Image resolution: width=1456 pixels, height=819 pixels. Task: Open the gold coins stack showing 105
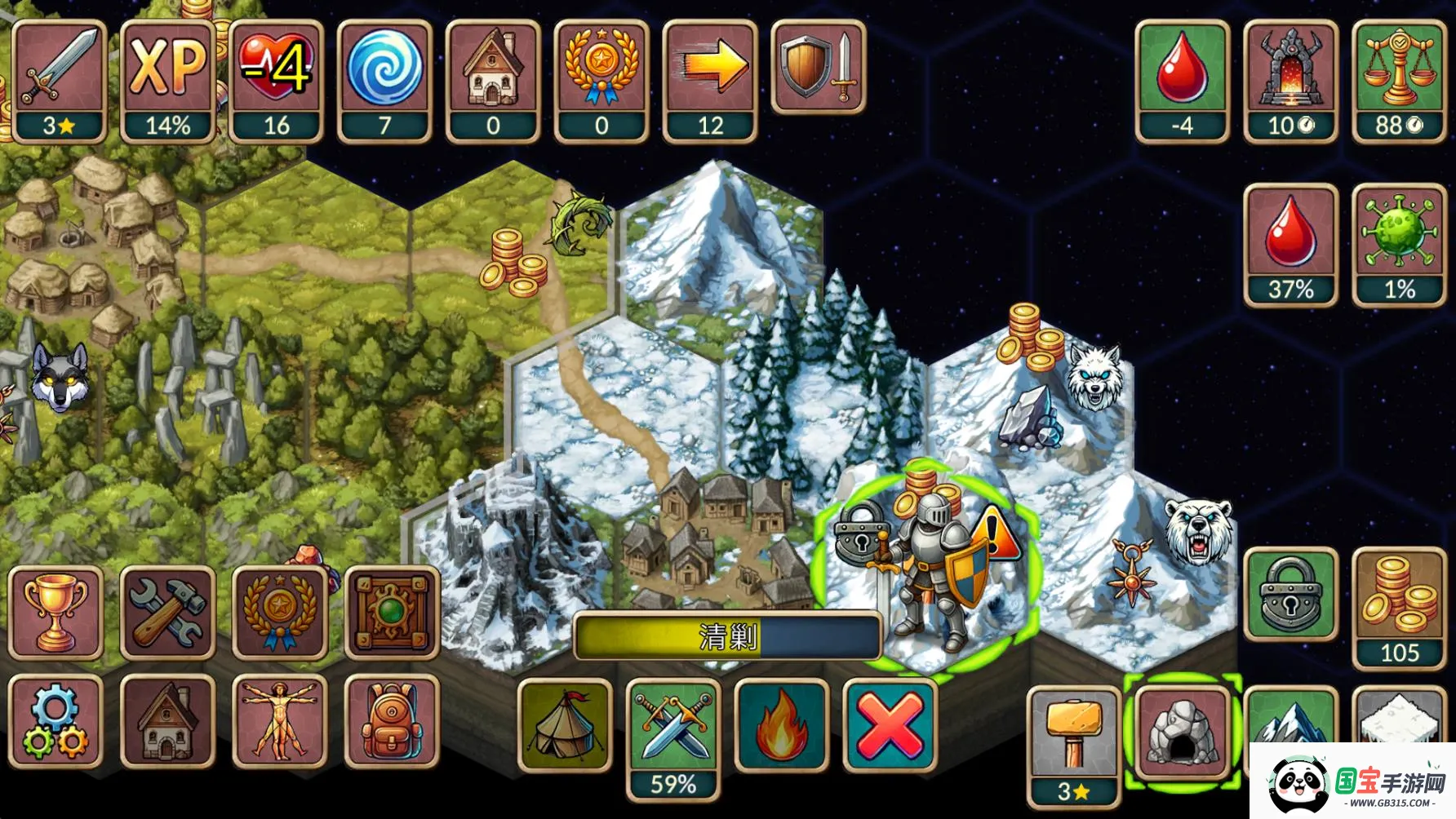1400,608
